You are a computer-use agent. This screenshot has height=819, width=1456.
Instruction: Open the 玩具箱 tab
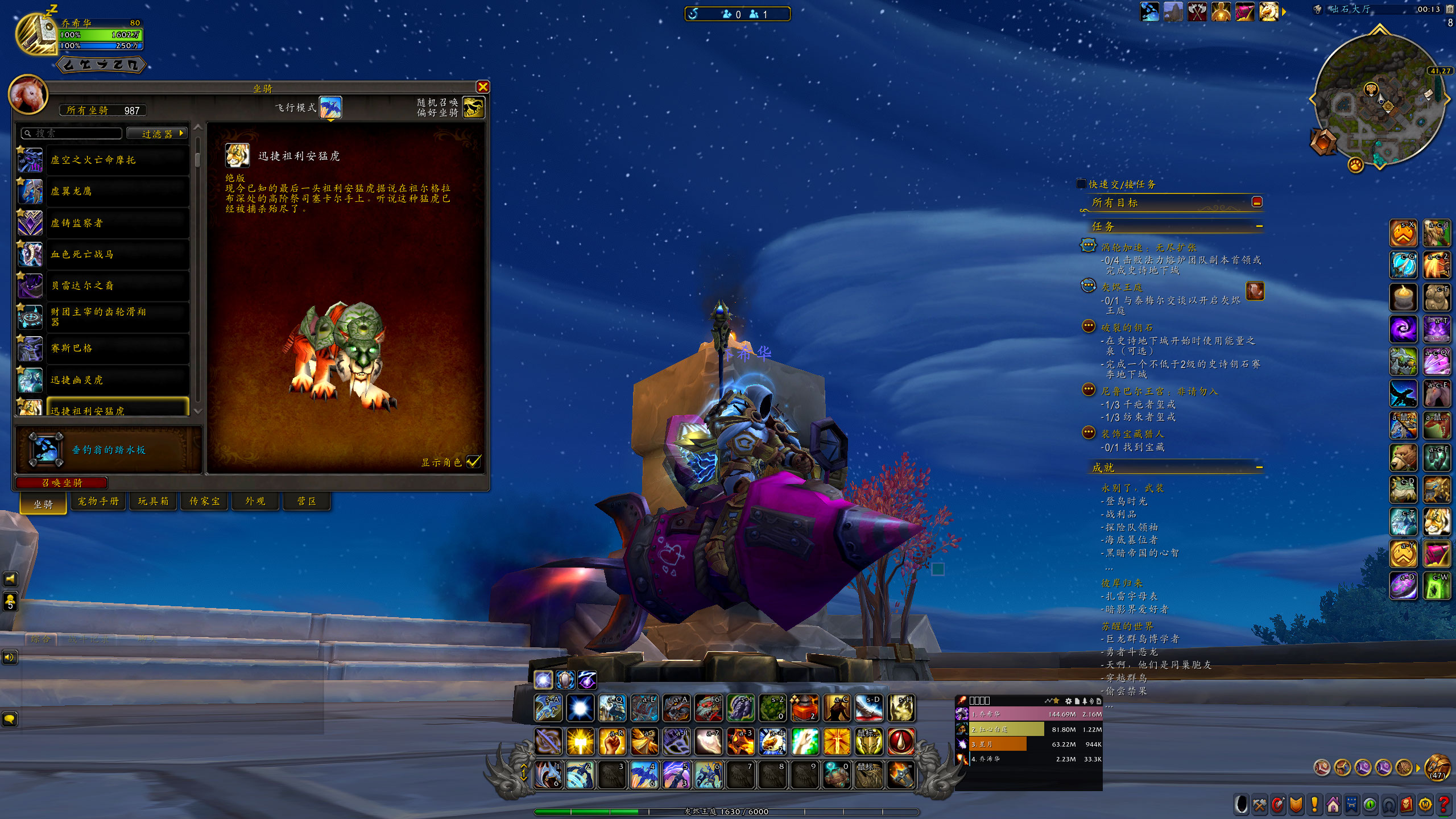click(x=153, y=501)
